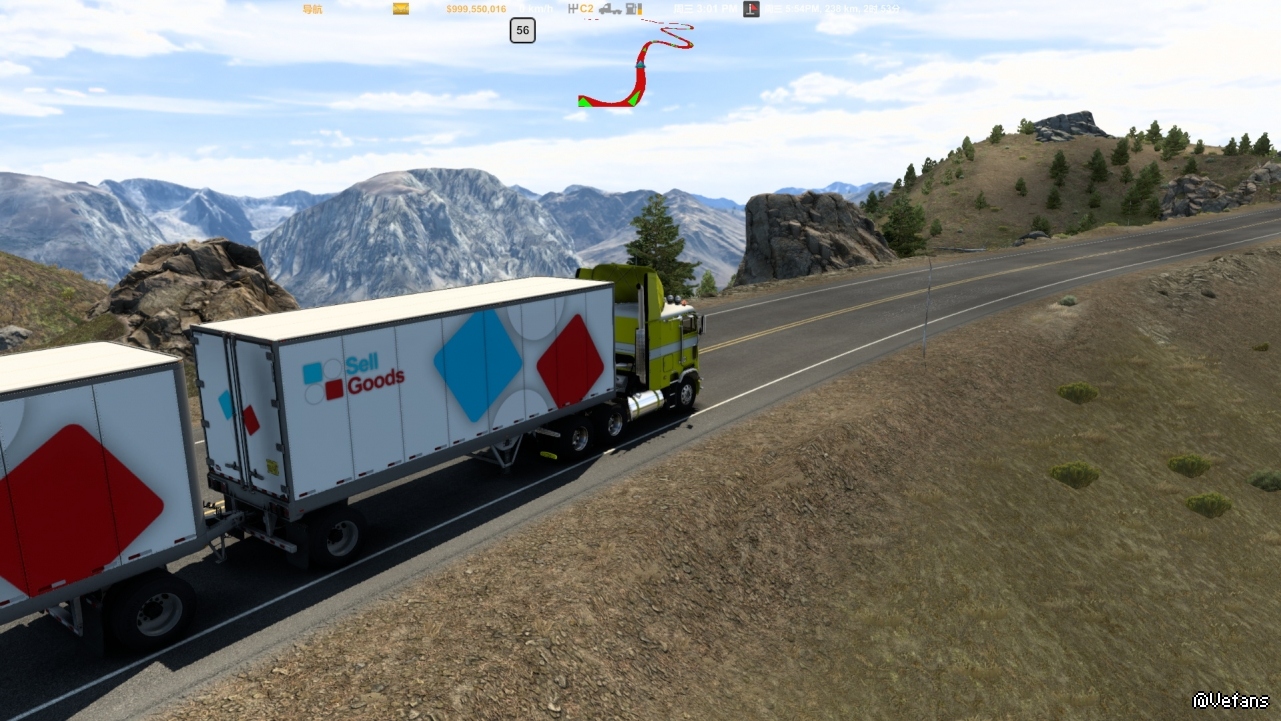Select the destination flag icon
This screenshot has height=721, width=1281.
(x=751, y=9)
